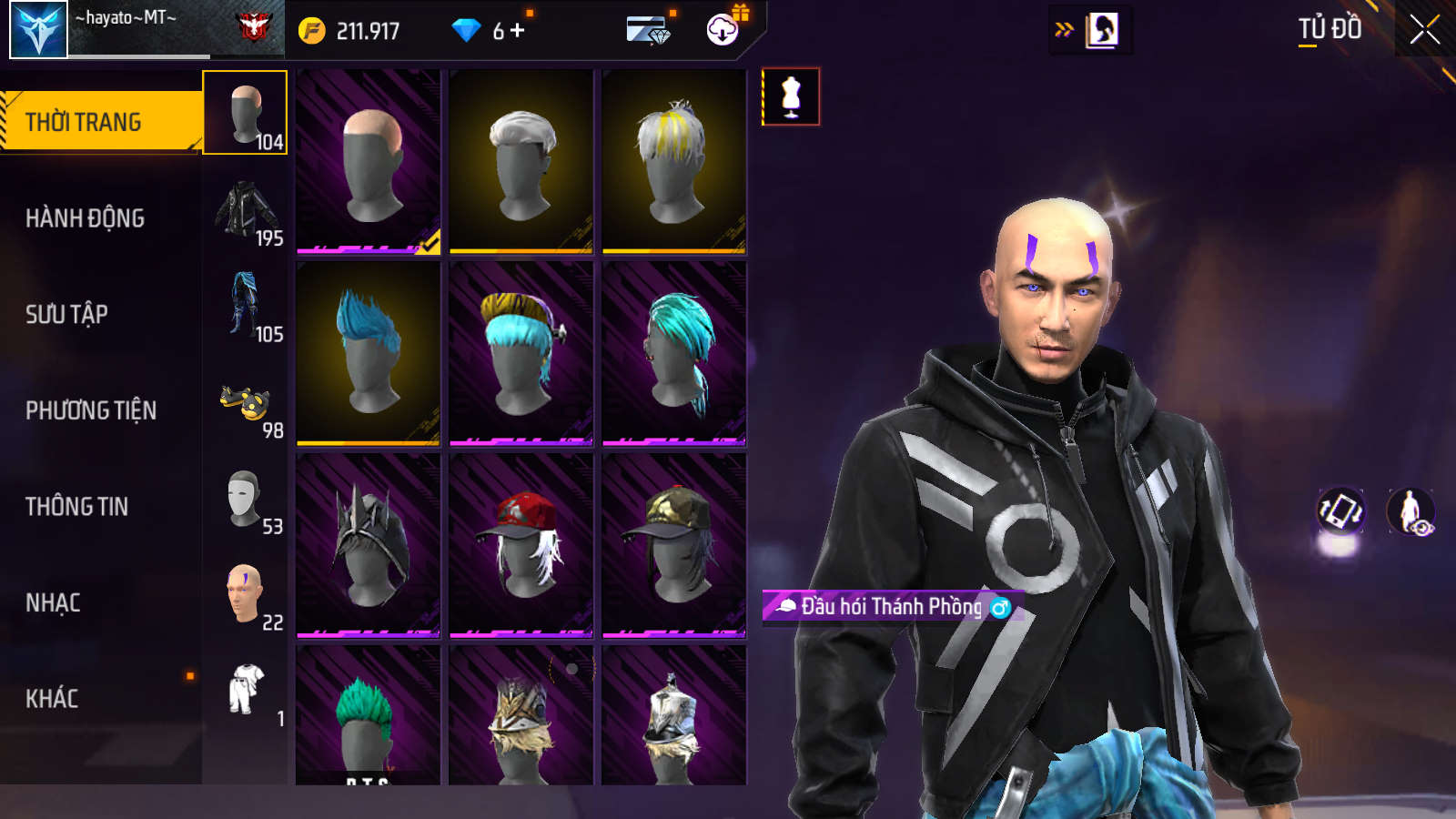The height and width of the screenshot is (819, 1456).
Task: Choose the face mask subcategory showing 53
Action: (246, 500)
